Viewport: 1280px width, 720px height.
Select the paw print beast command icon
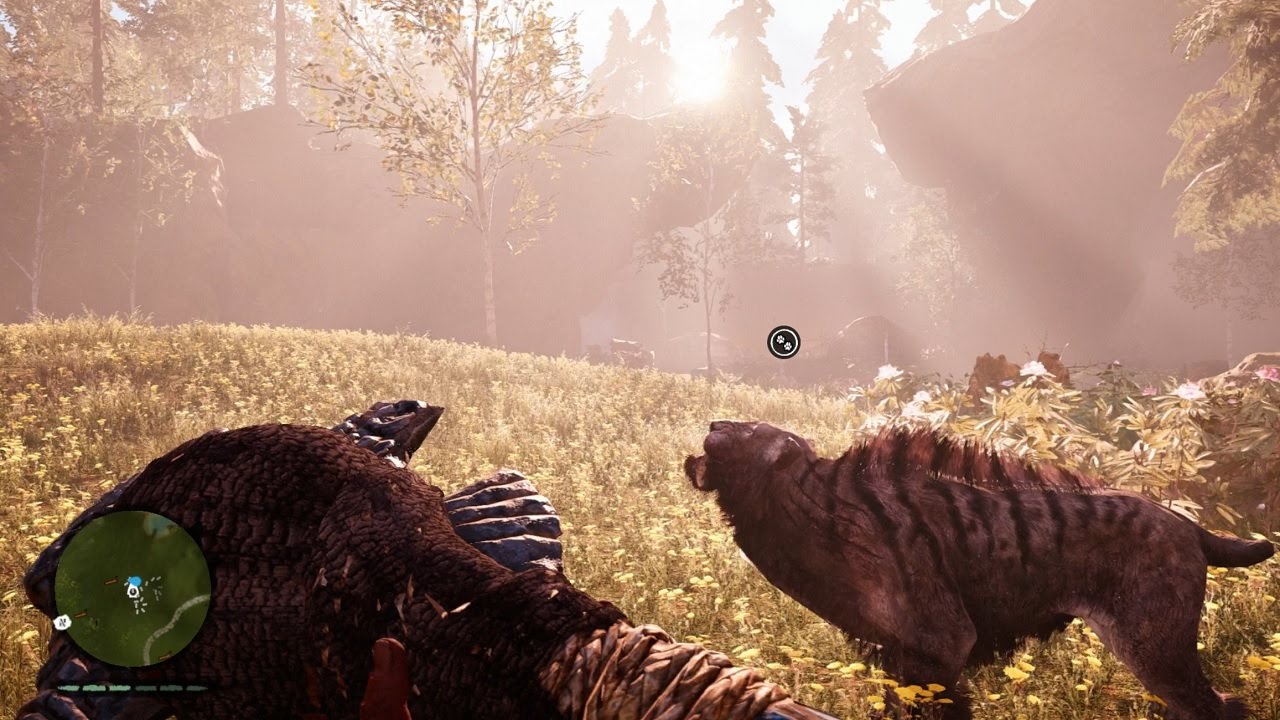tap(784, 342)
